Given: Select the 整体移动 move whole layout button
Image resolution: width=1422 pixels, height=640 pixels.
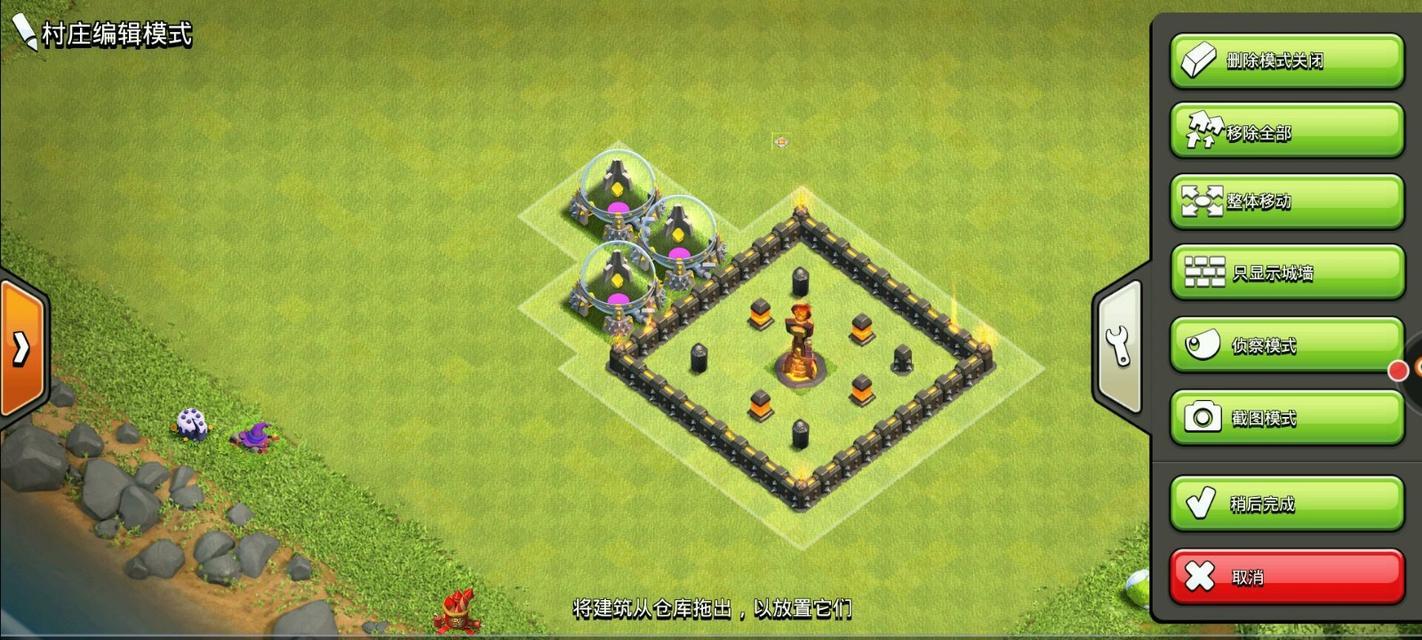Looking at the screenshot, I should pyautogui.click(x=1286, y=201).
